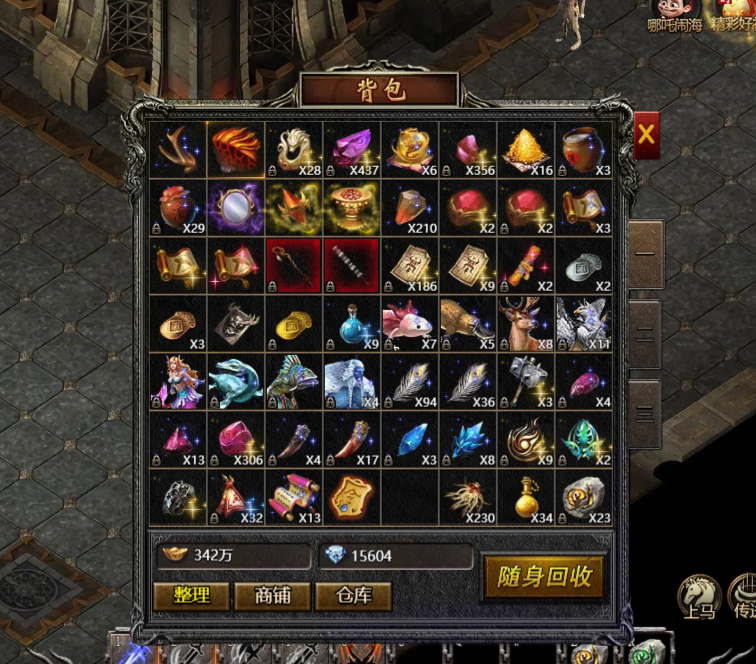Image resolution: width=756 pixels, height=664 pixels.
Task: Select the purple framed mirror item
Action: click(236, 207)
